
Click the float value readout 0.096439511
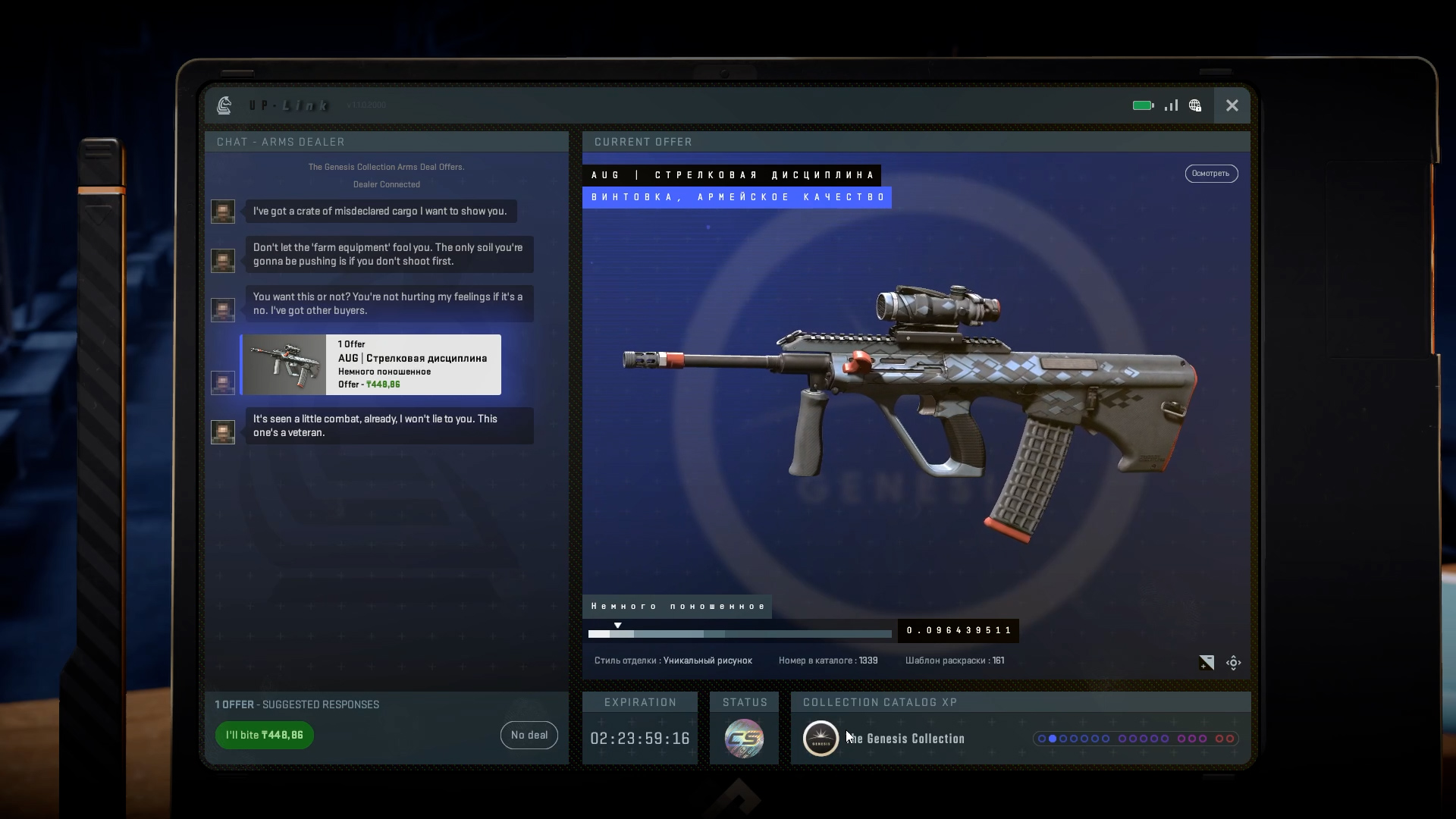tap(958, 630)
